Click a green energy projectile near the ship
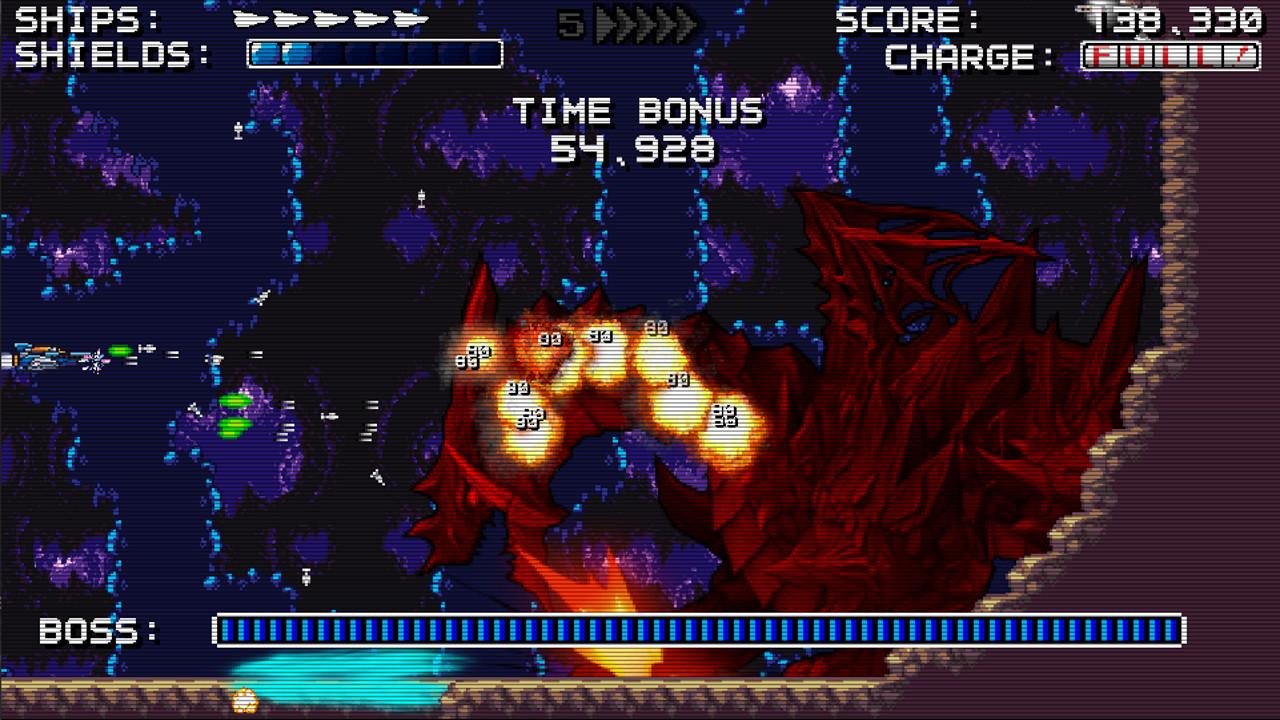Viewport: 1280px width, 720px height. tap(122, 350)
